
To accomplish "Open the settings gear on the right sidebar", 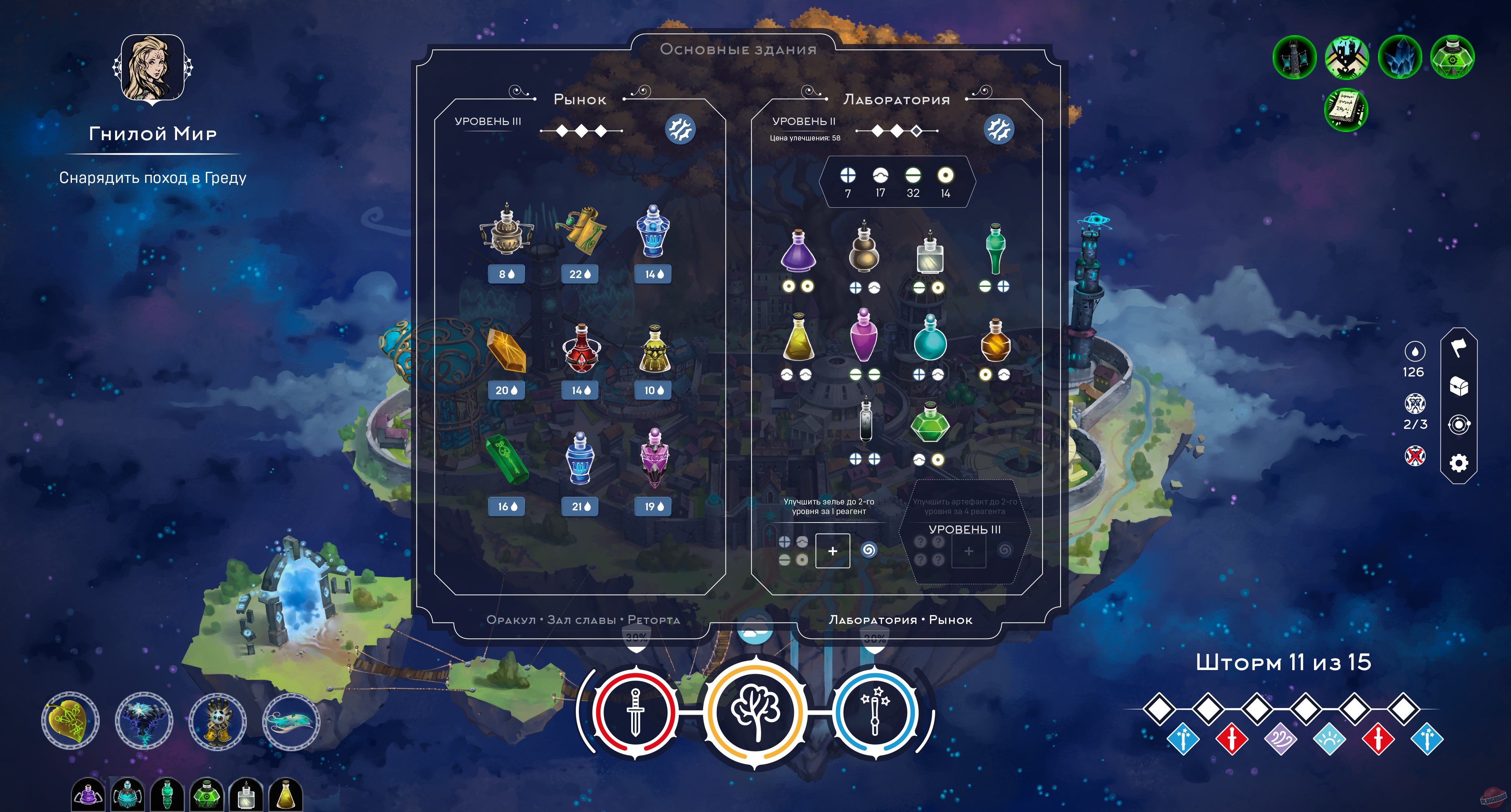I will click(x=1459, y=462).
